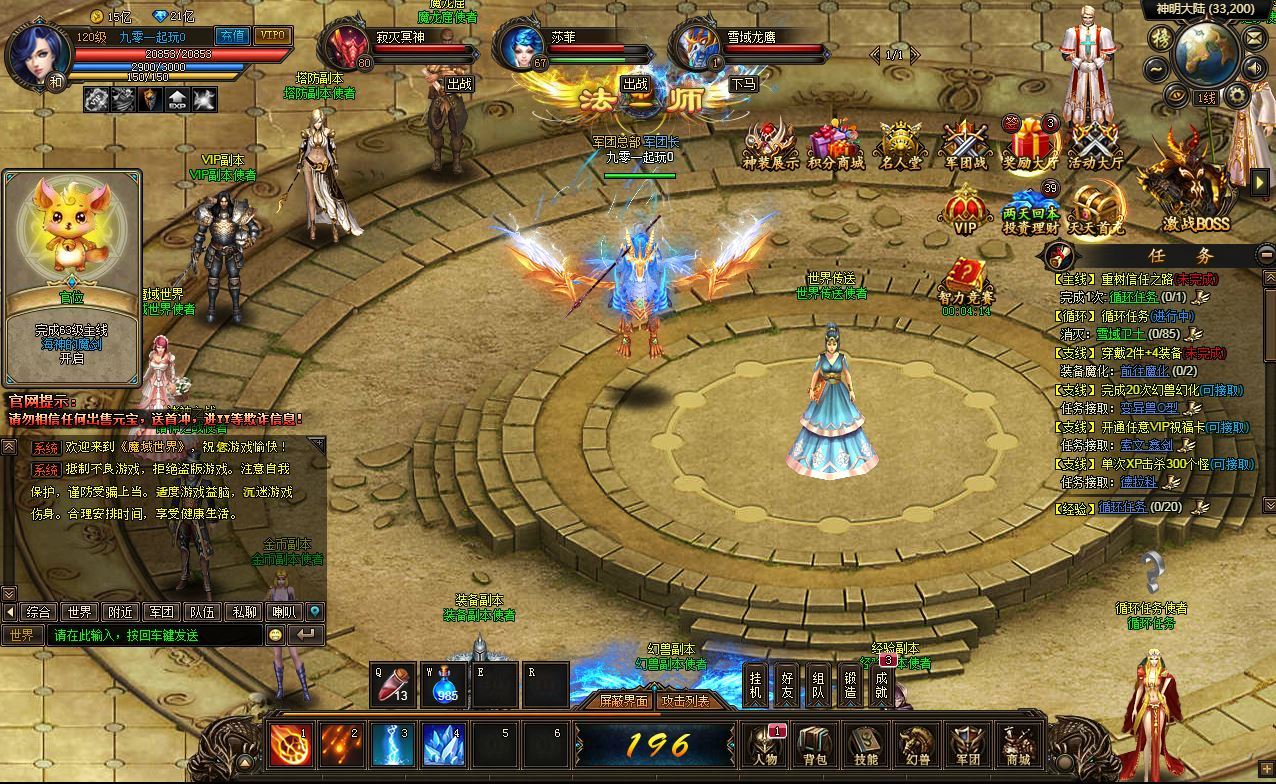Toggle the 挂机 auto-battle button

click(756, 685)
